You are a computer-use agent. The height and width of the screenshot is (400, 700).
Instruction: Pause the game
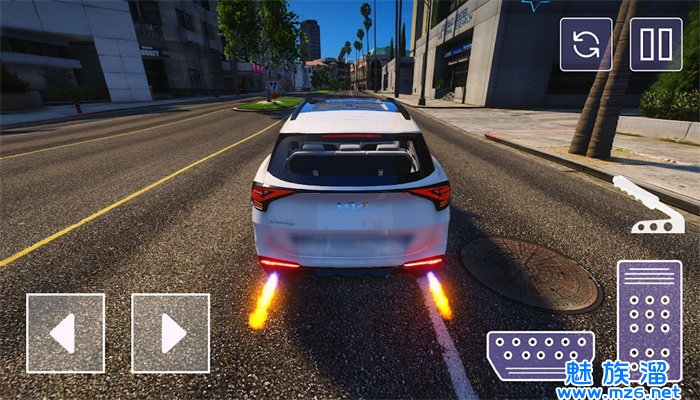[656, 44]
